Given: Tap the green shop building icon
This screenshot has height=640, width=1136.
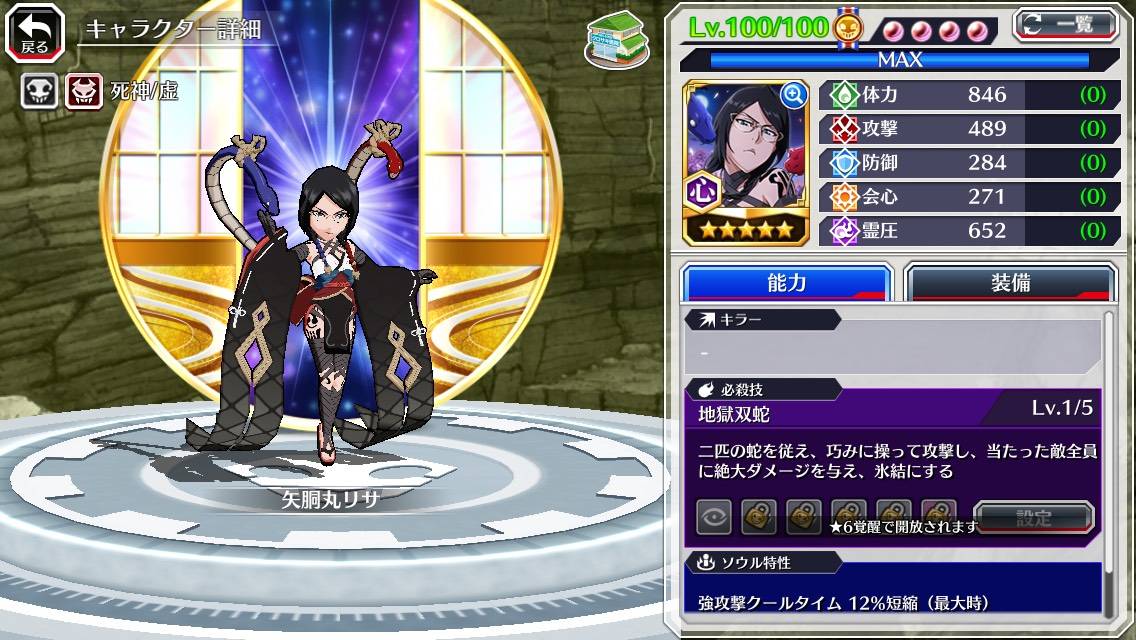Looking at the screenshot, I should 616,37.
